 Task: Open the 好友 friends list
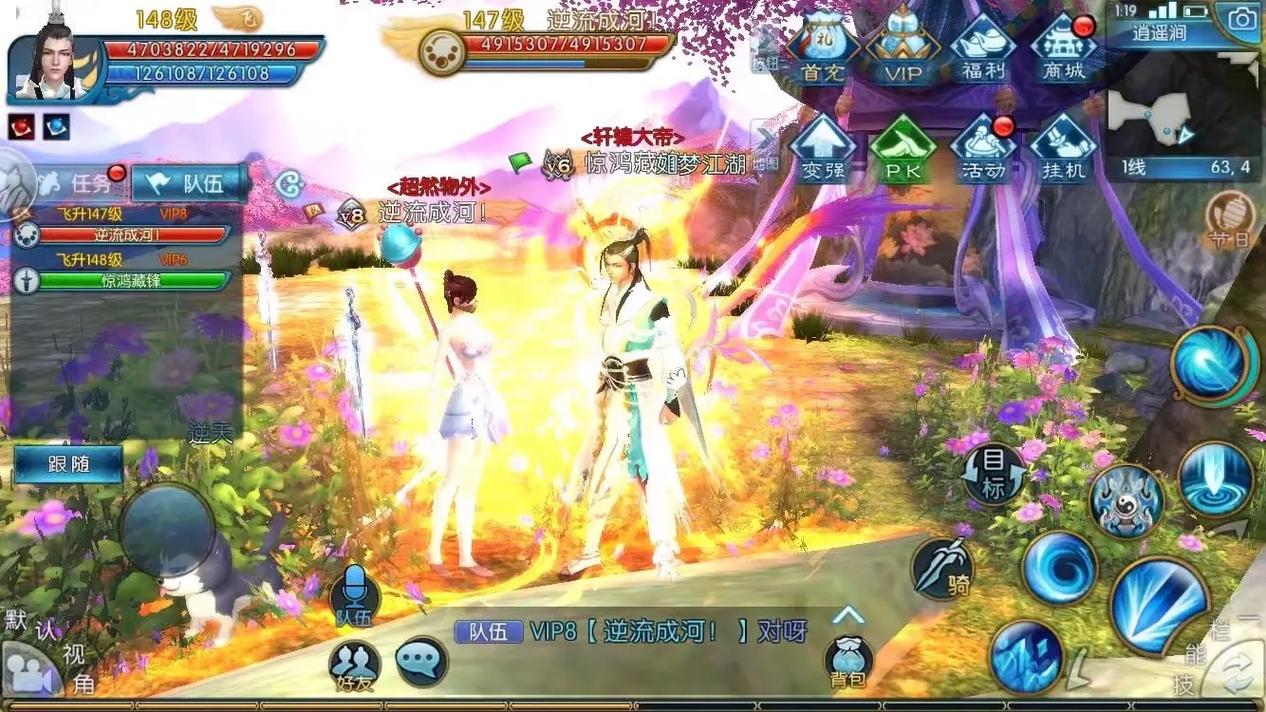tap(354, 667)
